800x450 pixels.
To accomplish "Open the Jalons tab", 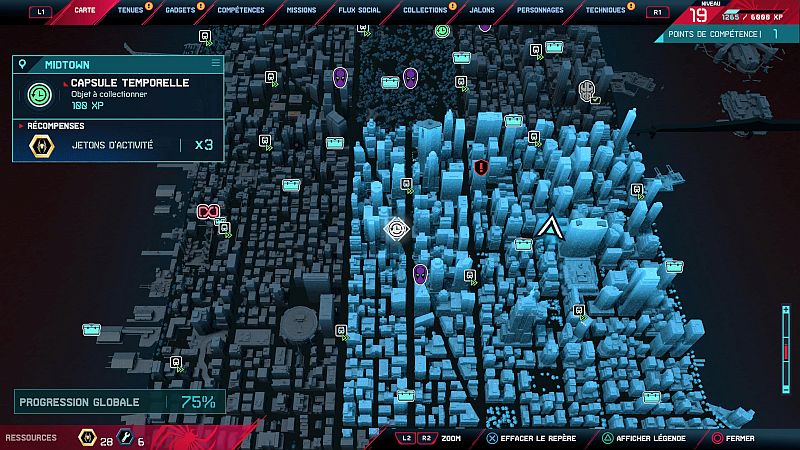I will click(482, 10).
